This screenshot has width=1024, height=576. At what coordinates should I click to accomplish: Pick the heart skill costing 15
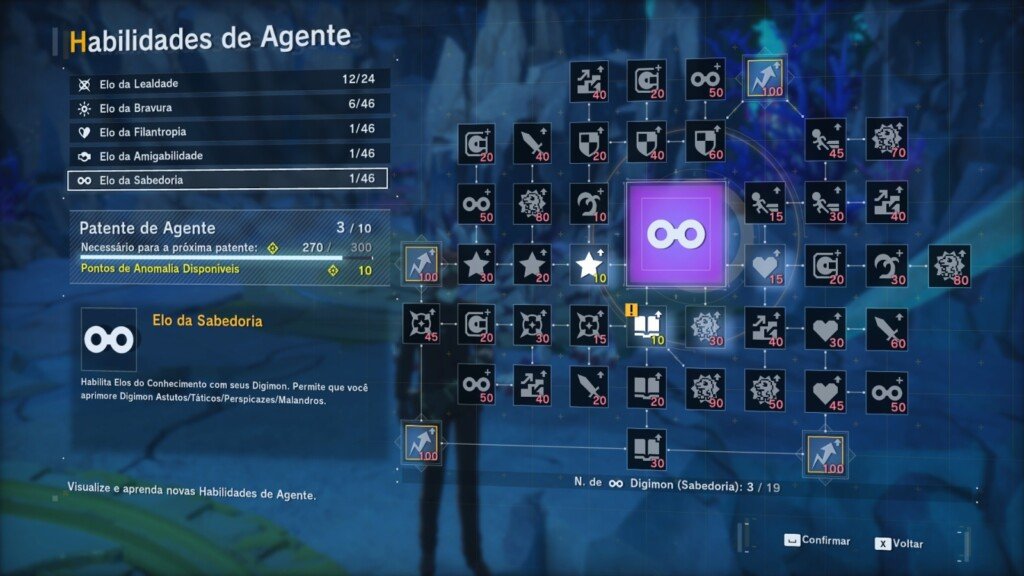coord(765,265)
